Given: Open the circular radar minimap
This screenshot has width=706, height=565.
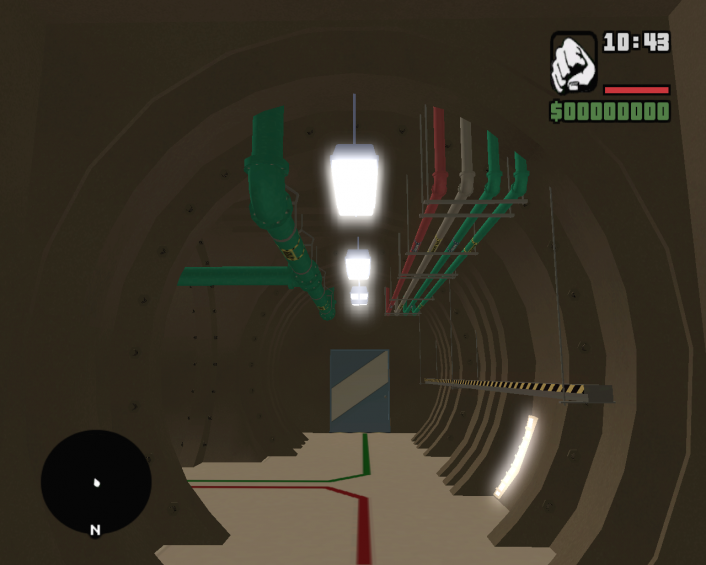Looking at the screenshot, I should 96,482.
